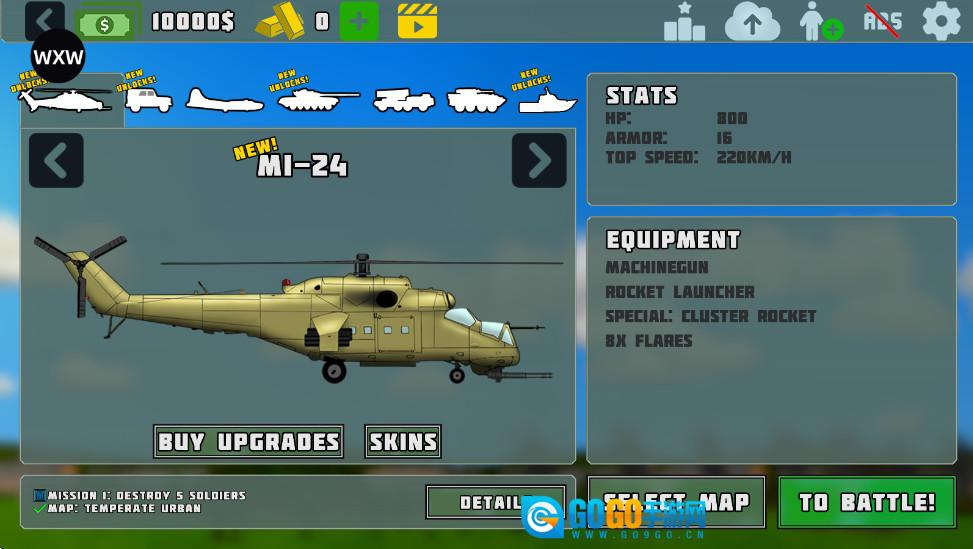Watch a video ad via clapperboard icon
Viewport: 973px width, 549px height.
[417, 21]
